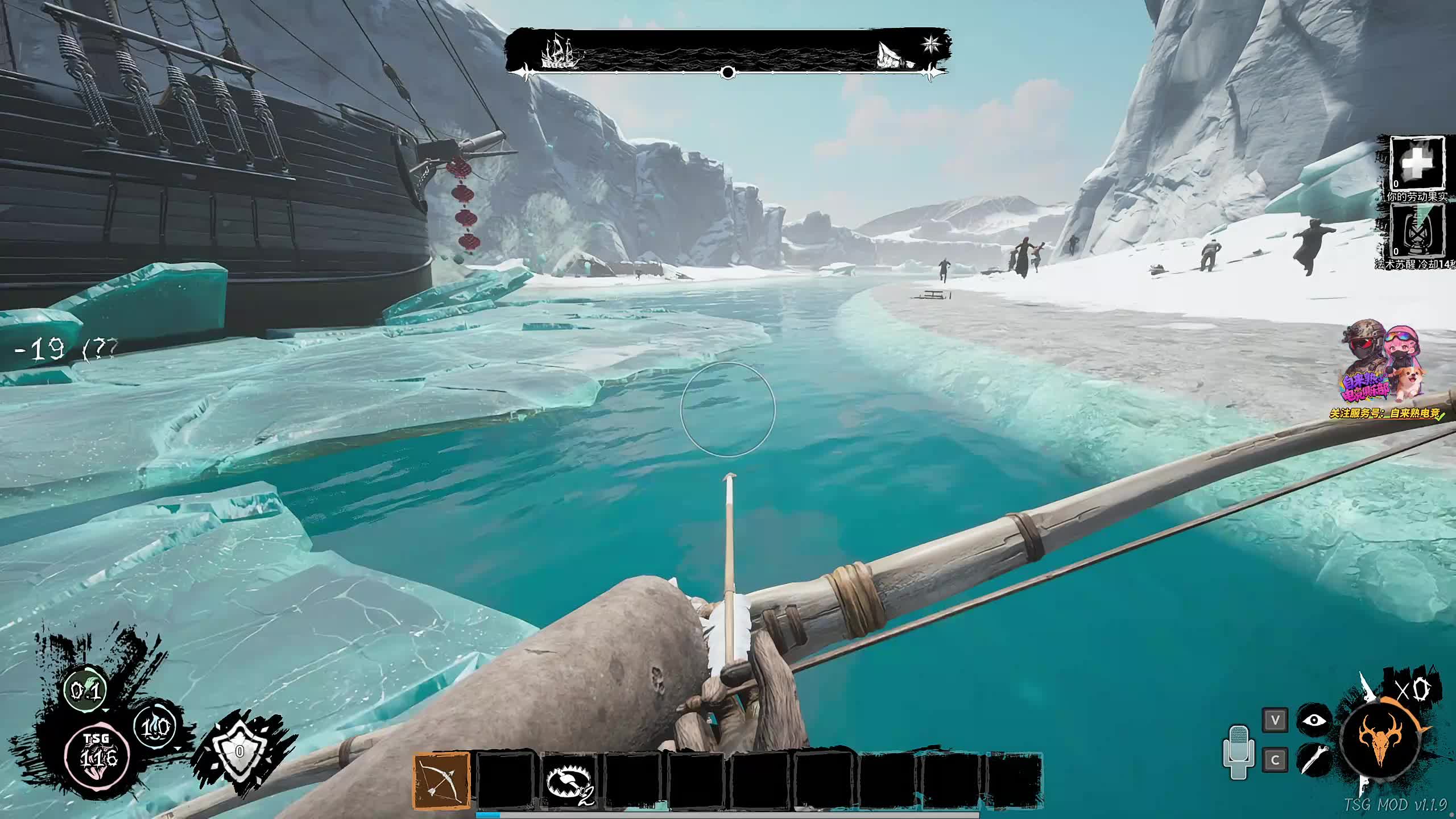This screenshot has width=1456, height=819.
Task: Activate the white cross ability icon
Action: pos(1417,164)
